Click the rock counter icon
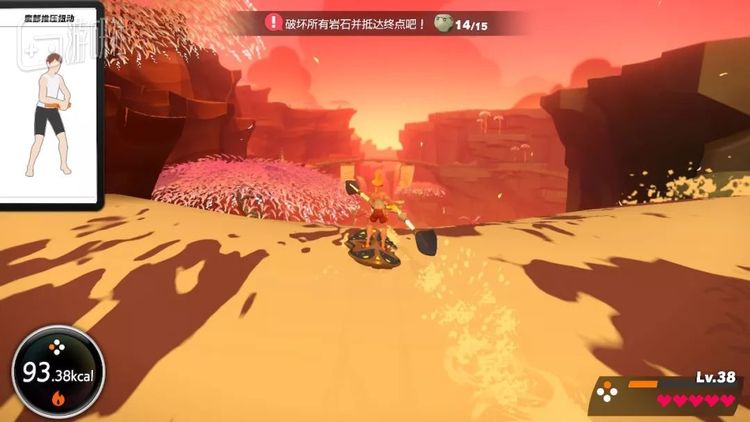This screenshot has height=422, width=750. 444,23
